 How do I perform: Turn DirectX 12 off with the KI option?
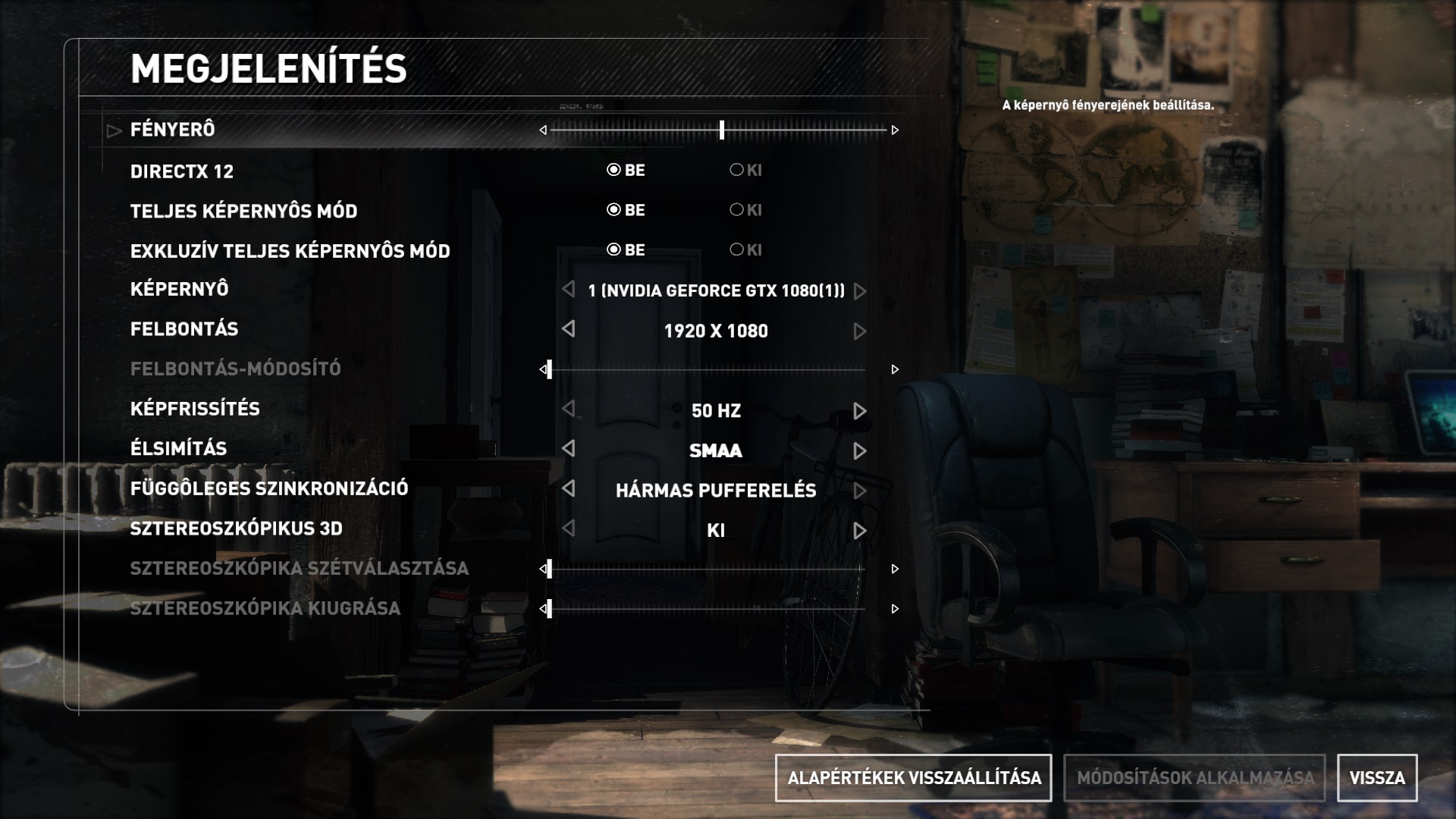click(x=736, y=170)
